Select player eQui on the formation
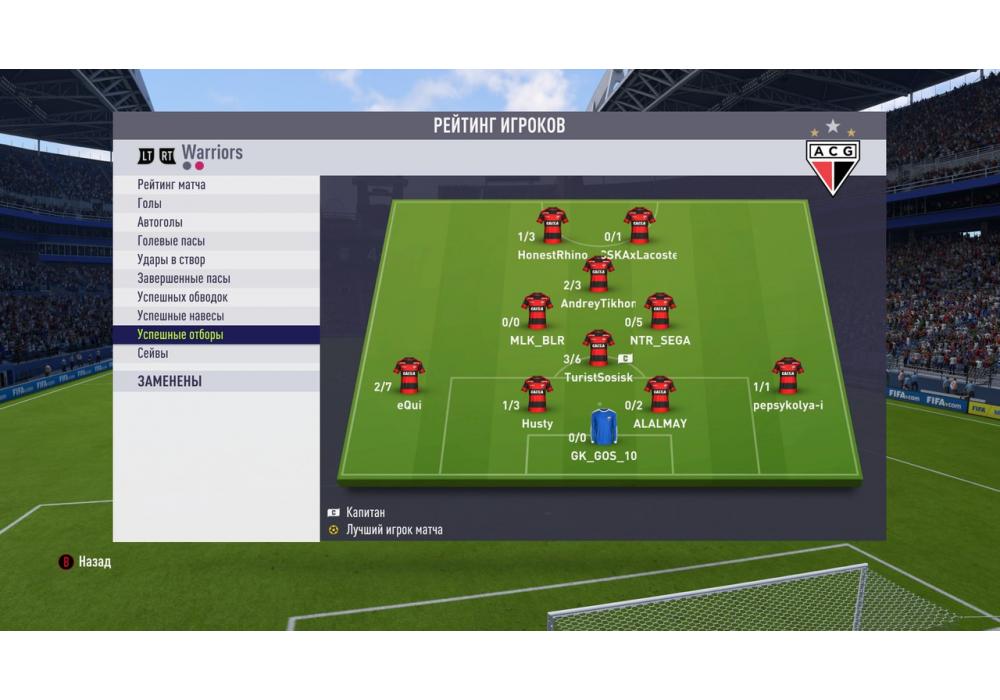Viewport: 1000px width, 700px height. [409, 376]
